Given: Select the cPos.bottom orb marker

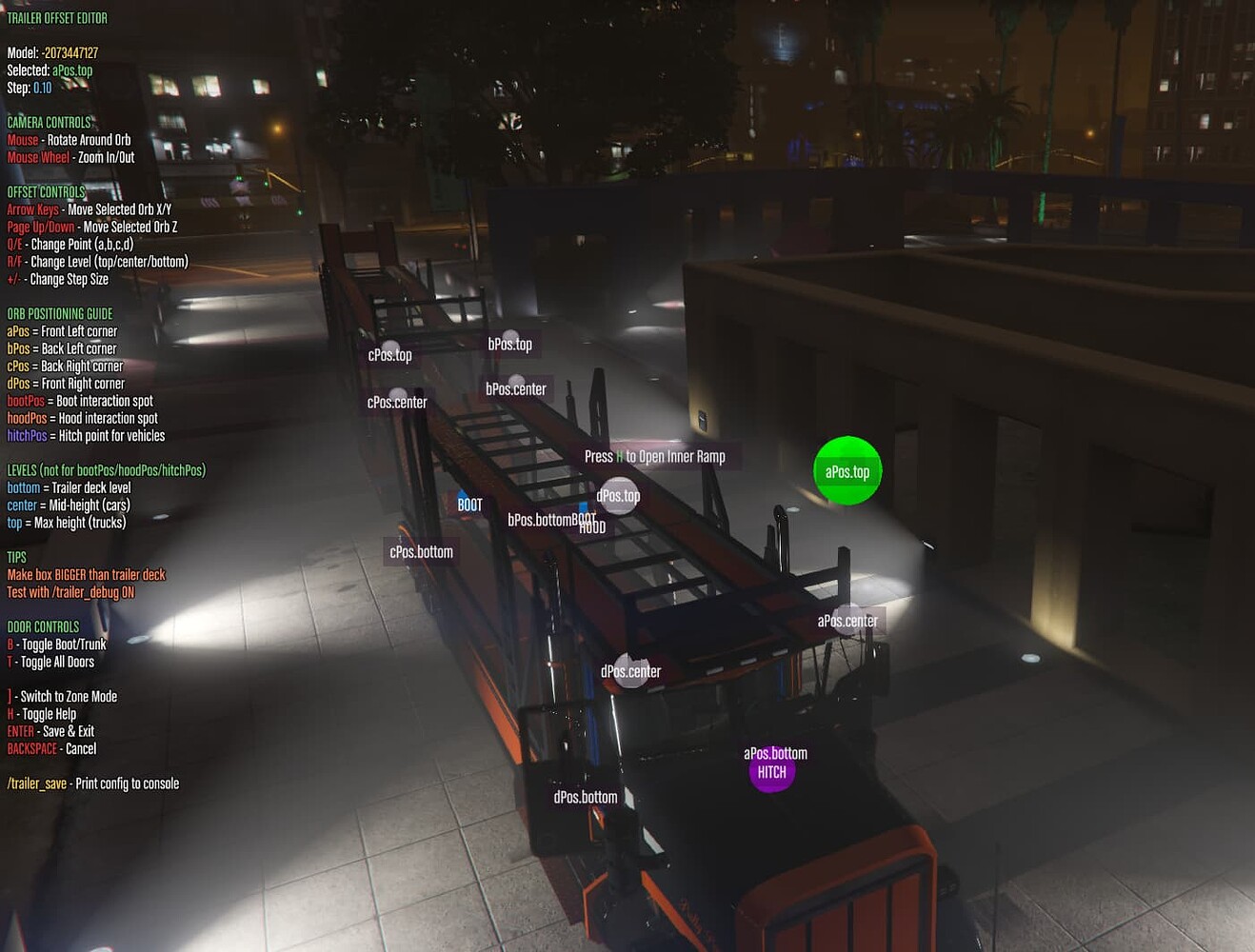Looking at the screenshot, I should 421,551.
